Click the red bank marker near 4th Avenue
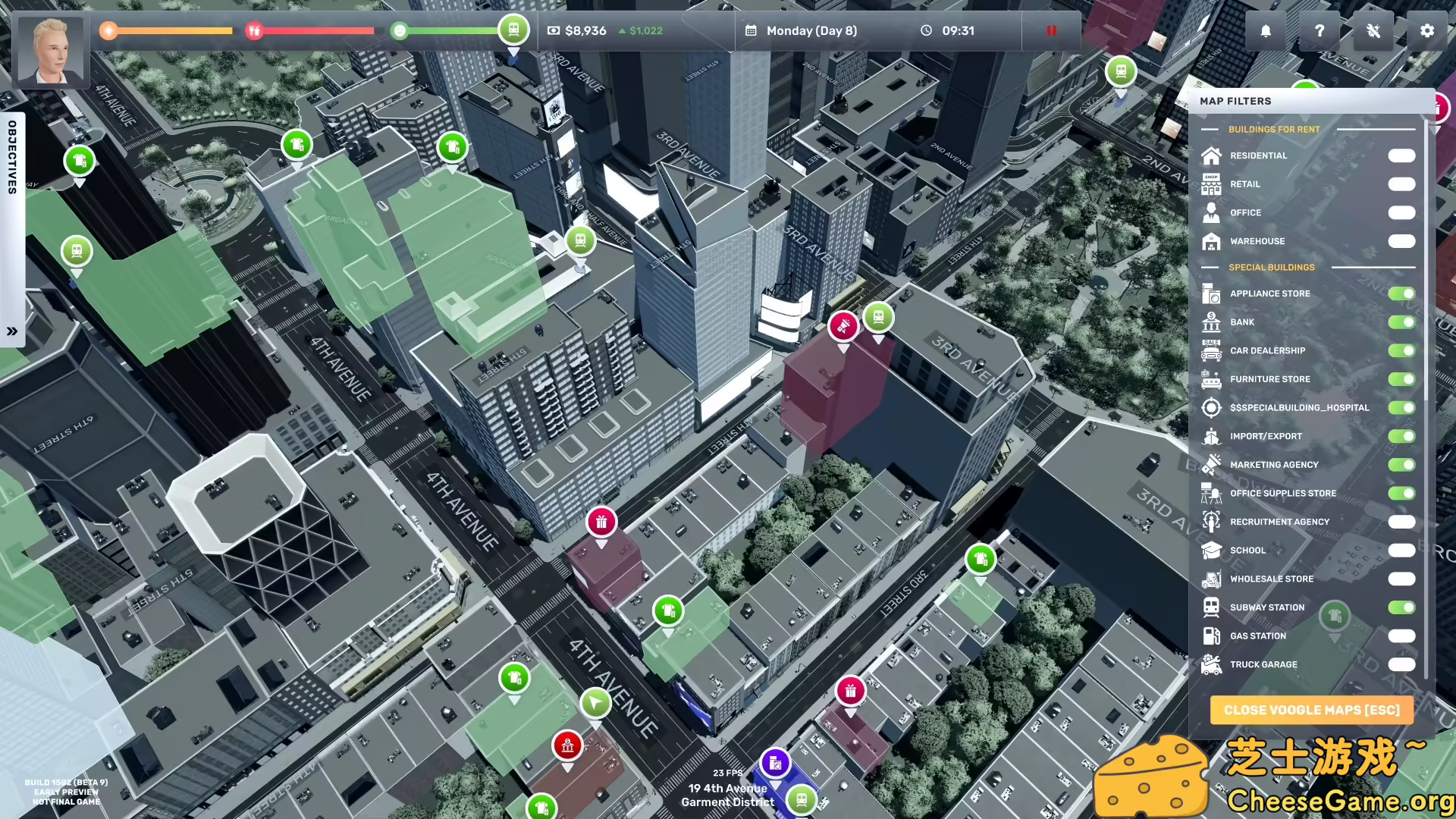The width and height of the screenshot is (1456, 819). tap(568, 745)
